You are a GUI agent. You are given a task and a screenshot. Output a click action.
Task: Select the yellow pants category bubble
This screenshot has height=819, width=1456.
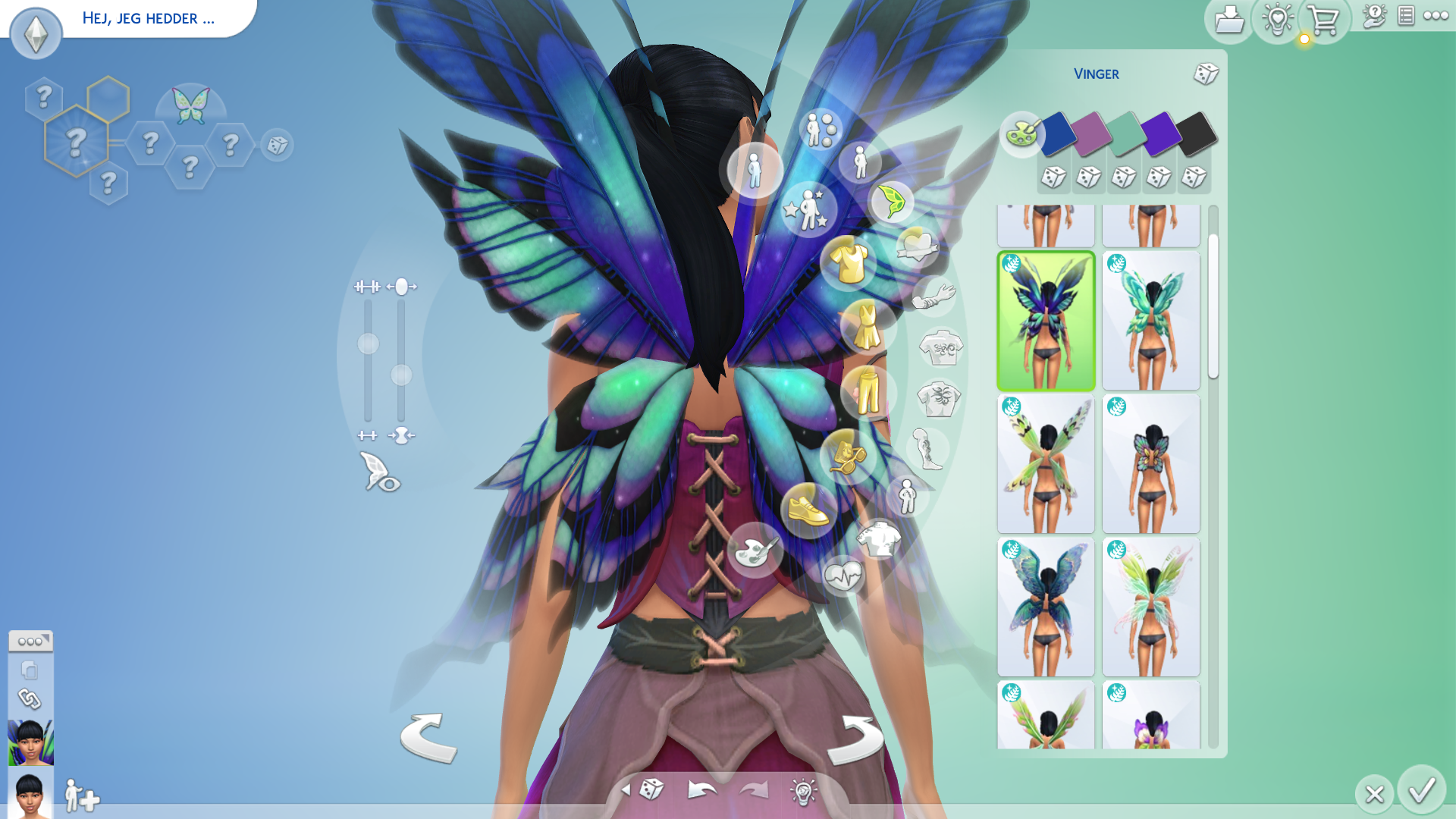point(868,393)
